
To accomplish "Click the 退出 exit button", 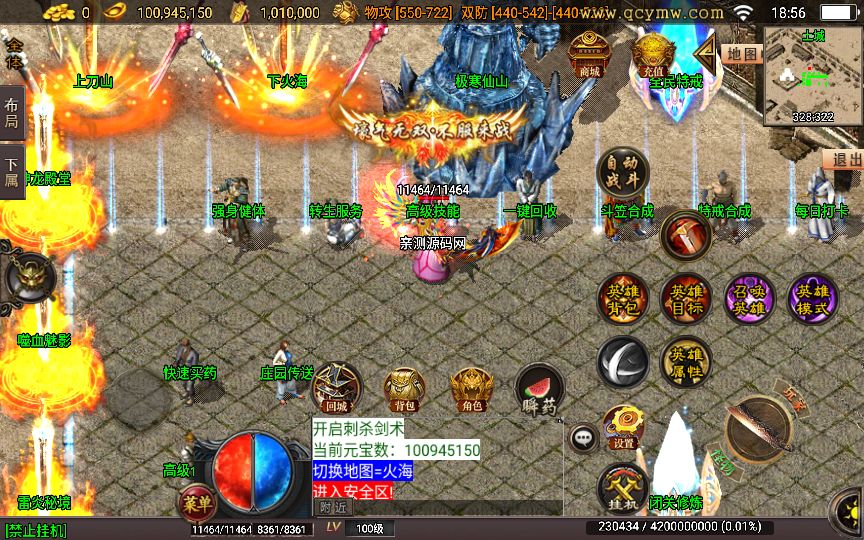I will tap(845, 159).
